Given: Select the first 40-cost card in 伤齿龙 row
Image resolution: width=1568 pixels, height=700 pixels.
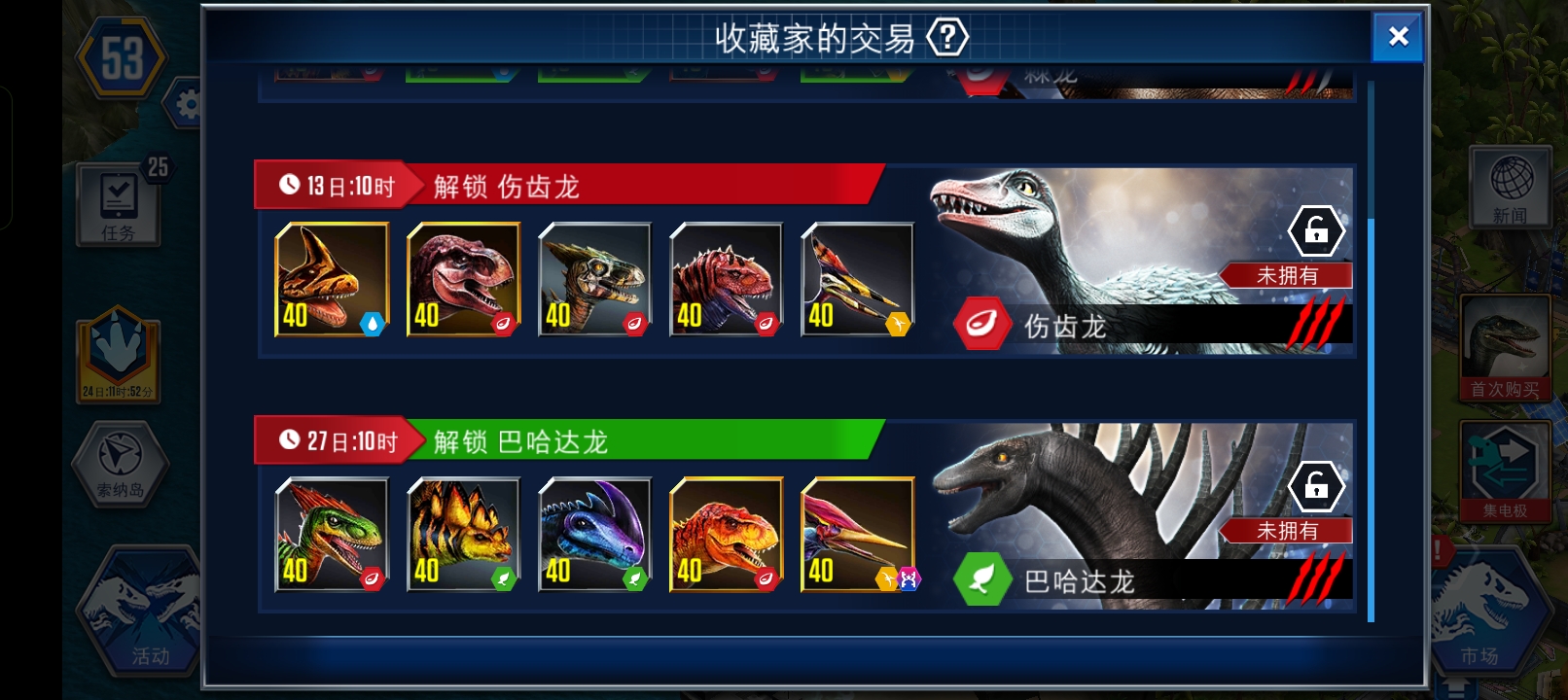Looking at the screenshot, I should point(331,280).
